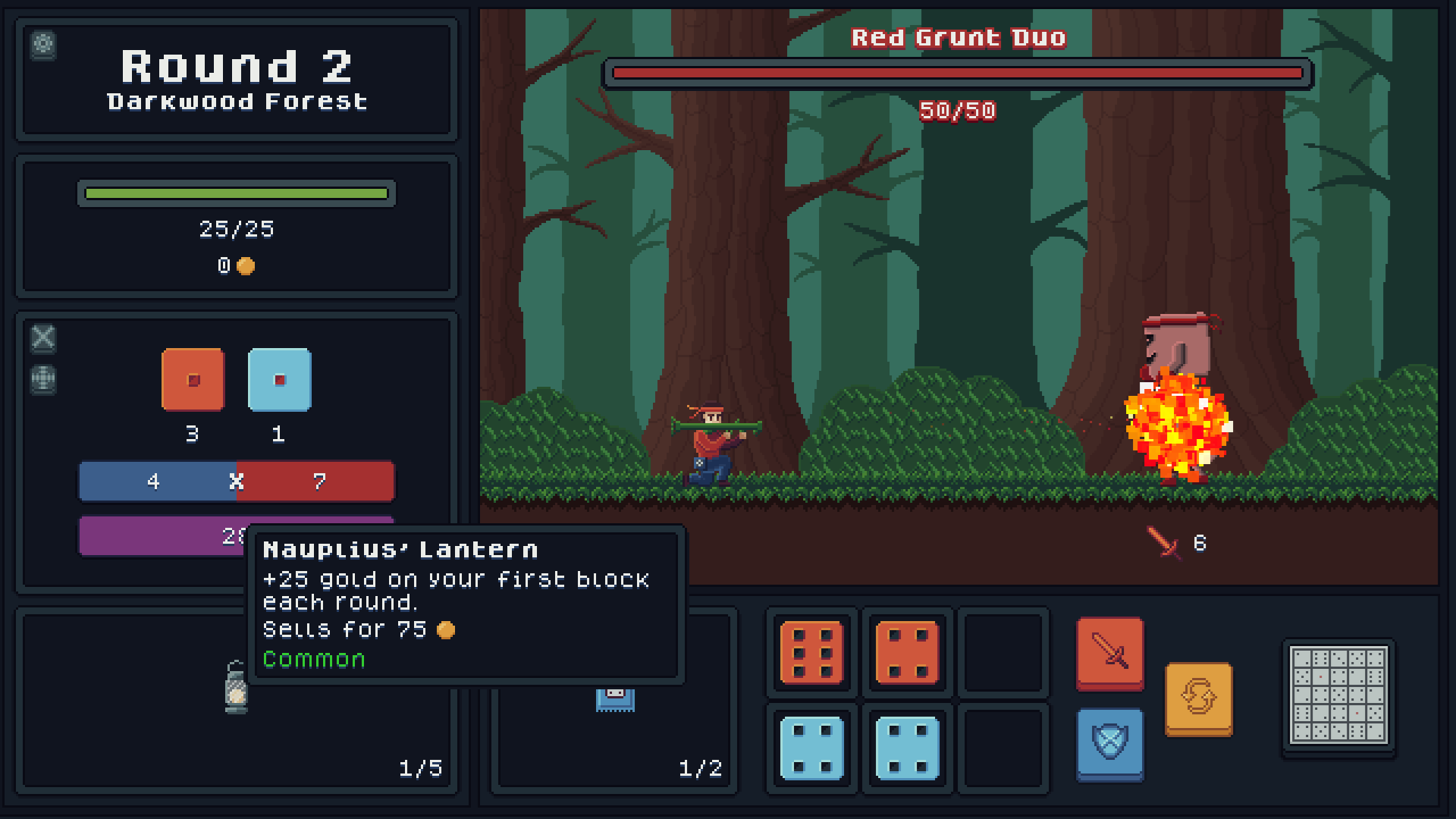
Task: Click the crossed dice ability icon
Action: point(43,340)
